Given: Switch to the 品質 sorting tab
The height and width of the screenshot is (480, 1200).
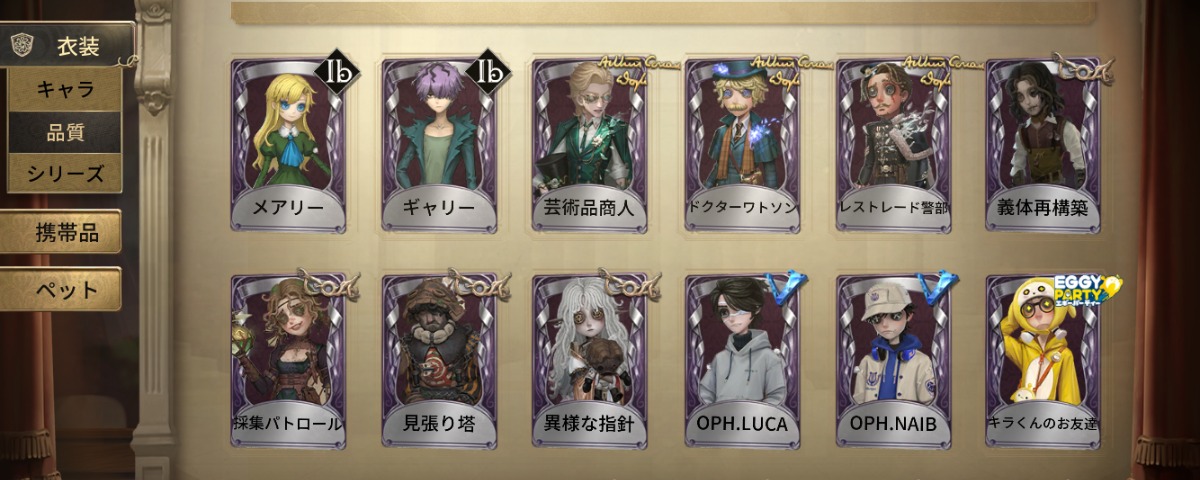Looking at the screenshot, I should (x=65, y=131).
